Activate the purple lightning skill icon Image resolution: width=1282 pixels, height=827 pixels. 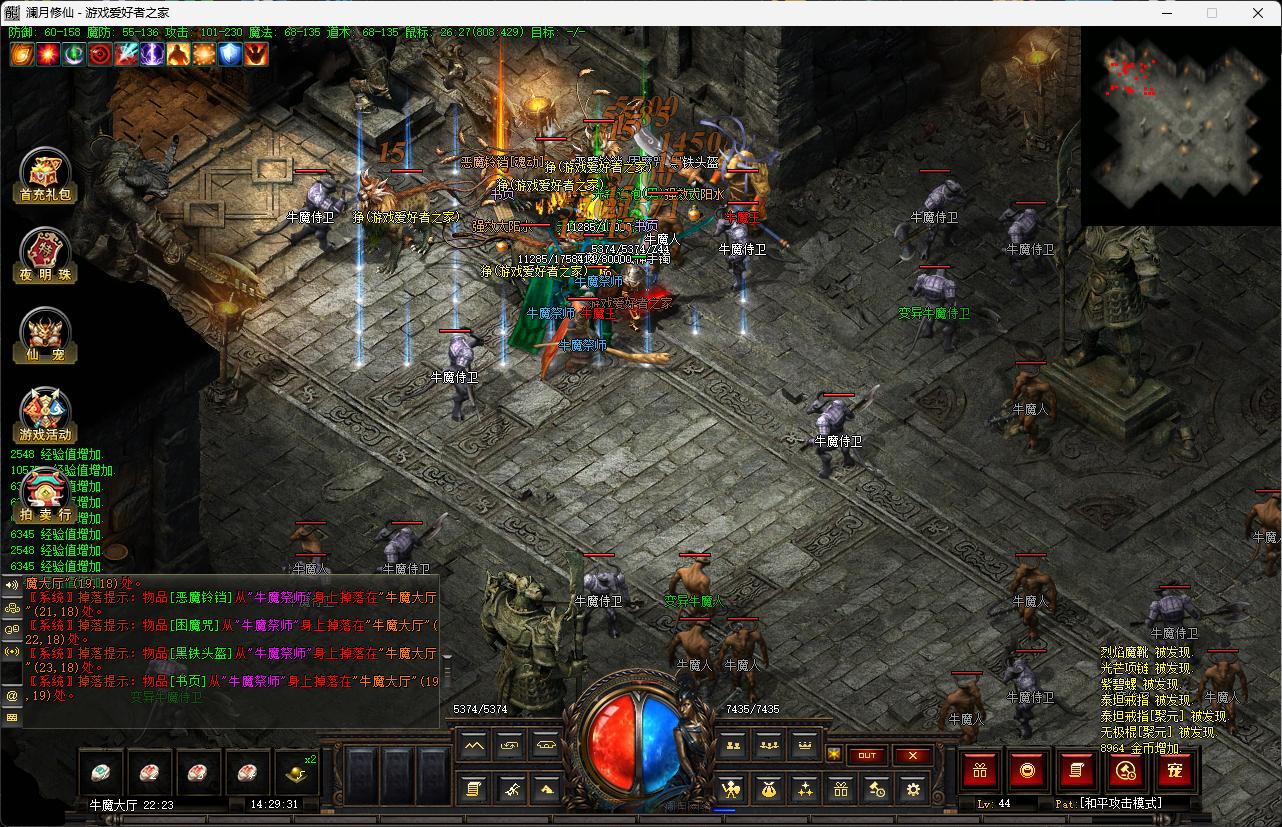pyautogui.click(x=153, y=54)
